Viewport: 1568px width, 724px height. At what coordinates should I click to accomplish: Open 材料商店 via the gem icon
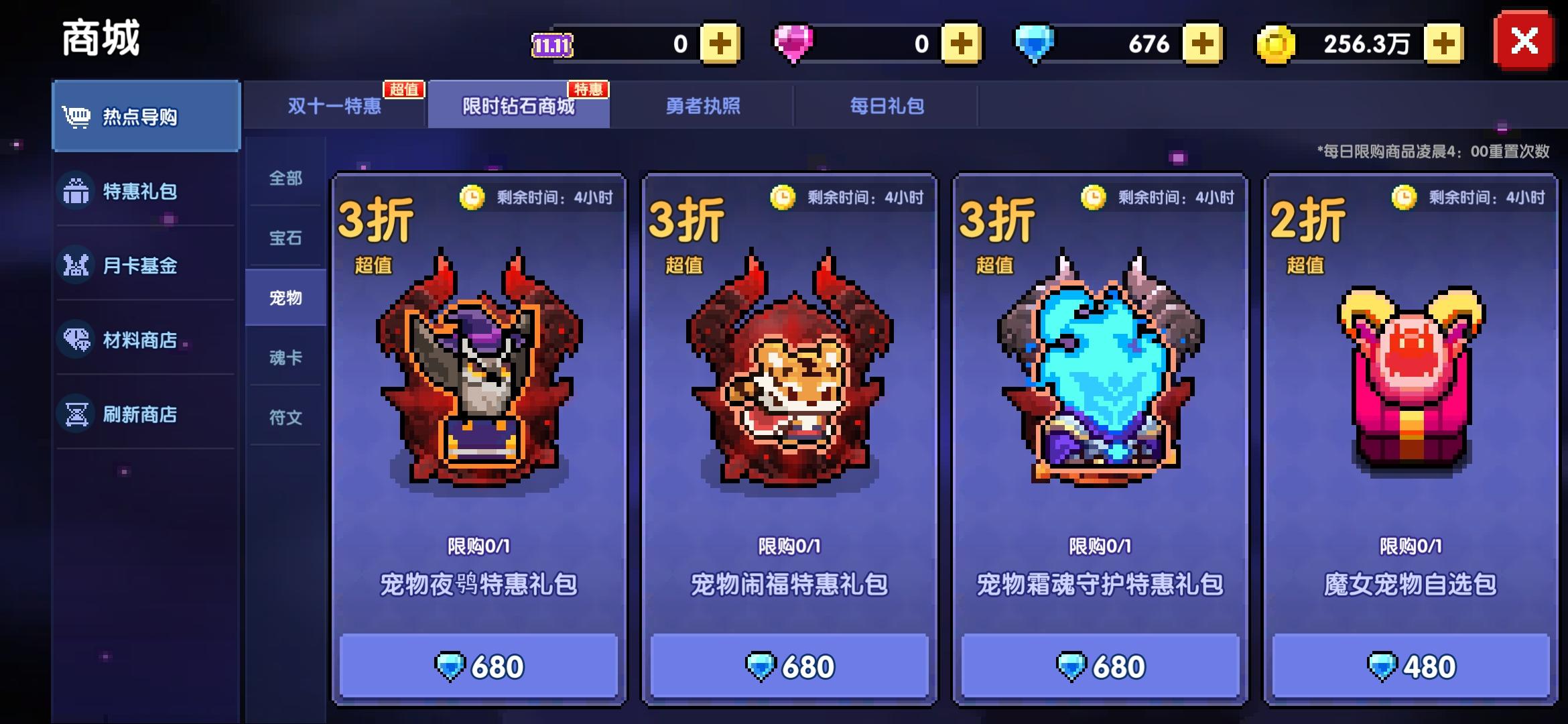click(x=76, y=342)
